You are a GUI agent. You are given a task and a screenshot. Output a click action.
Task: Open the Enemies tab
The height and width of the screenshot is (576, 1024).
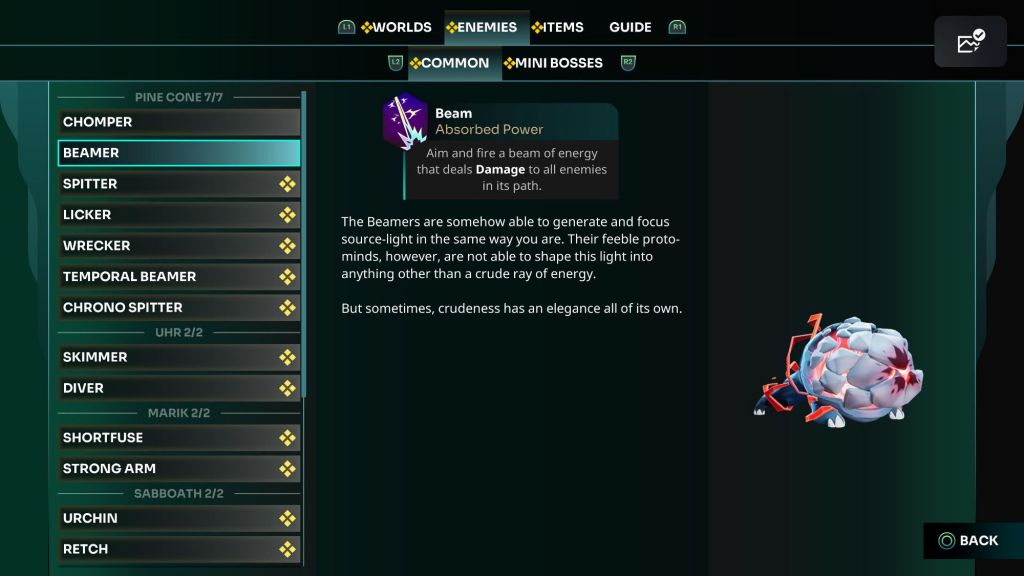coord(483,27)
